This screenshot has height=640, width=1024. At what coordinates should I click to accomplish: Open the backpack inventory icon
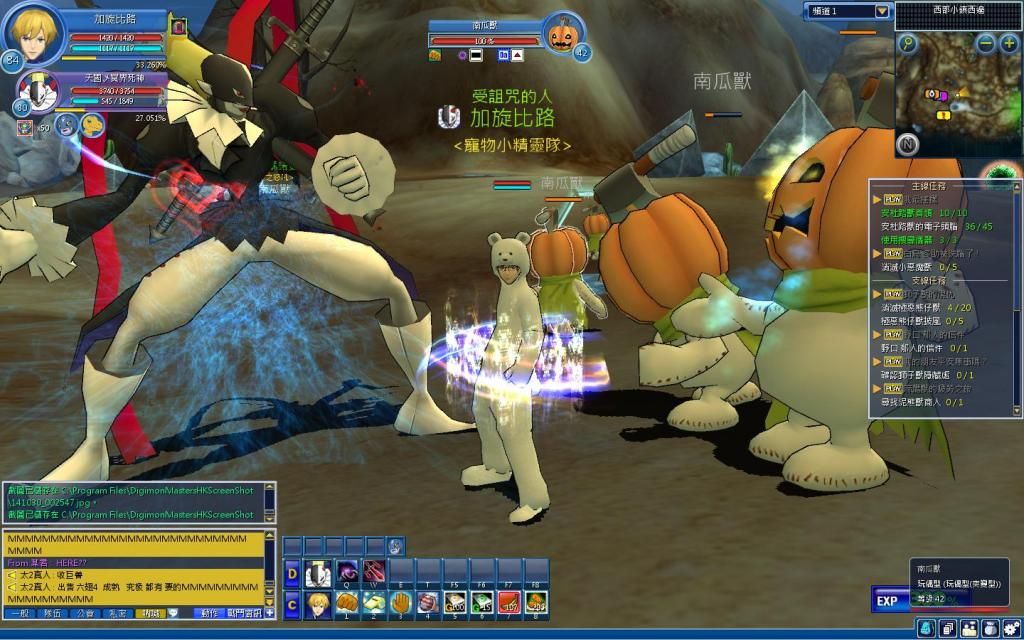926,628
